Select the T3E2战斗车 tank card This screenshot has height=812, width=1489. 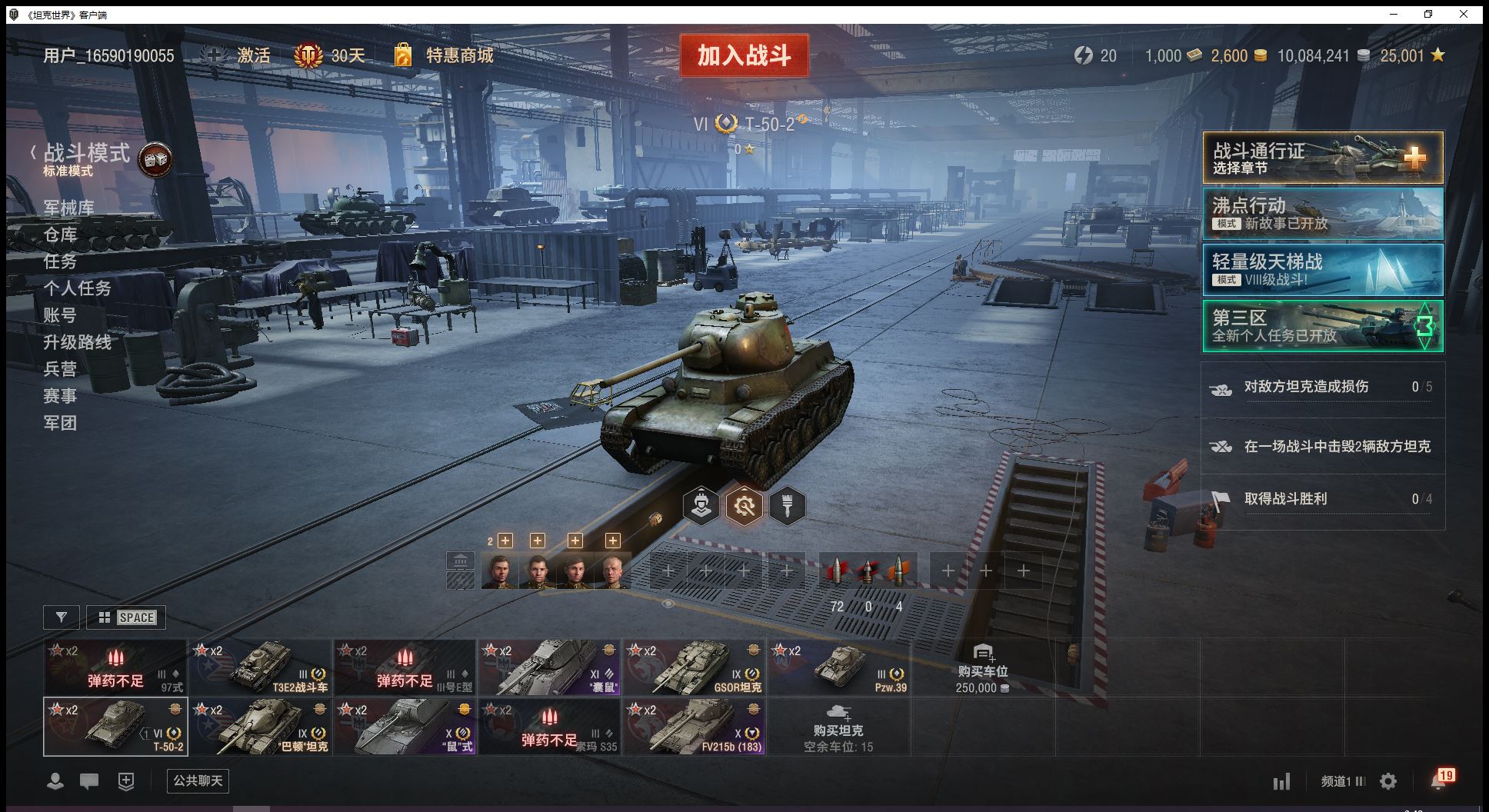coord(260,667)
